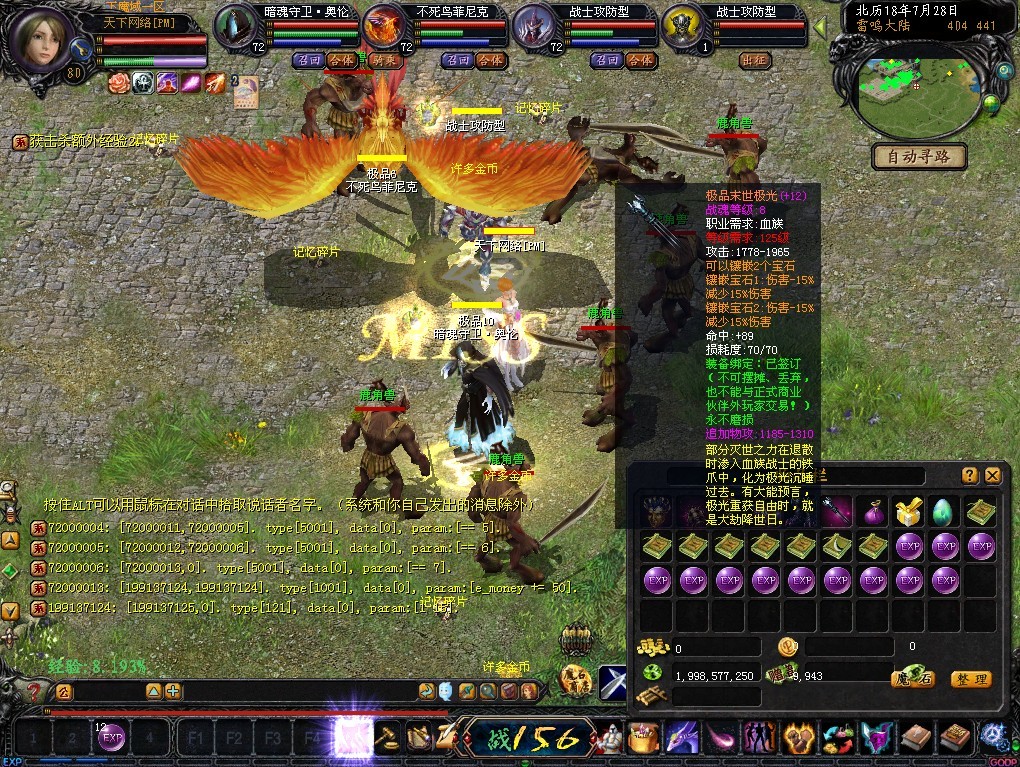The width and height of the screenshot is (1020, 767).
Task: Select the 不死鸟菲尼克 phoenix pet portrait
Action: (384, 26)
